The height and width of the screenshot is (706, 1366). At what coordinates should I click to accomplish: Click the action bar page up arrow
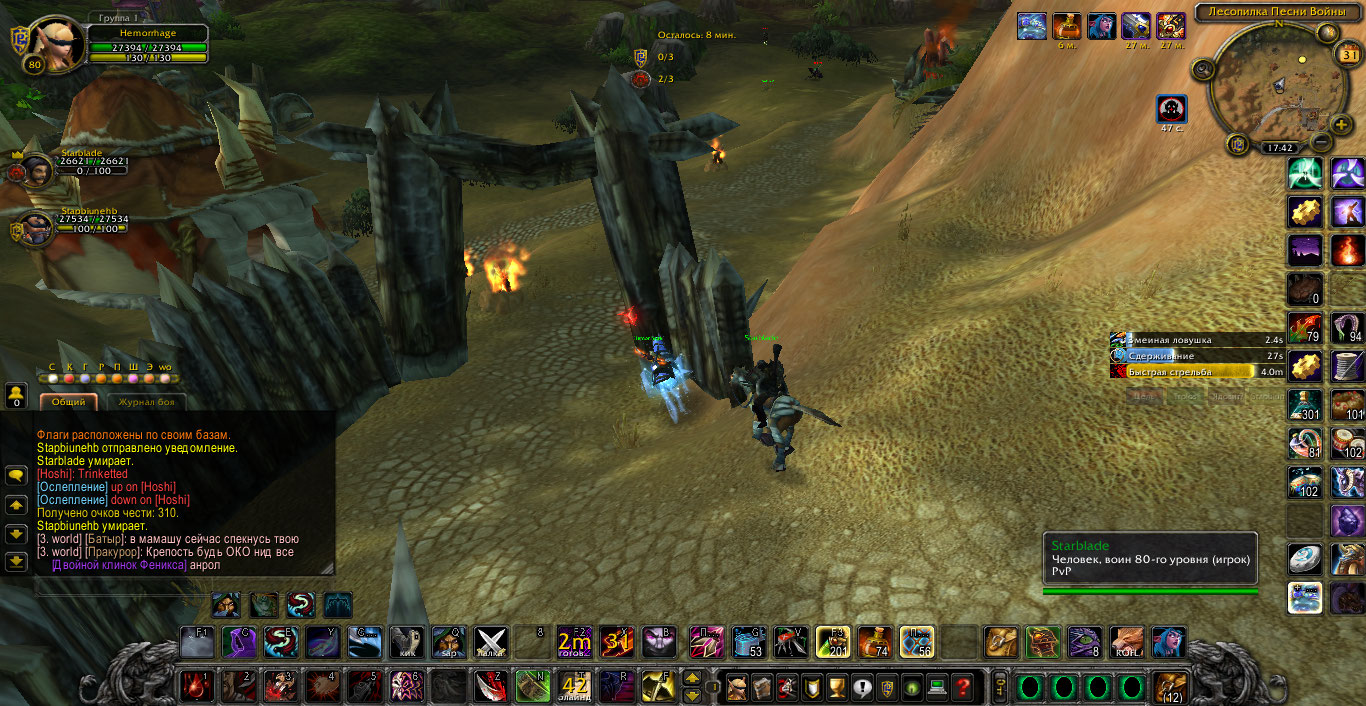click(x=691, y=678)
